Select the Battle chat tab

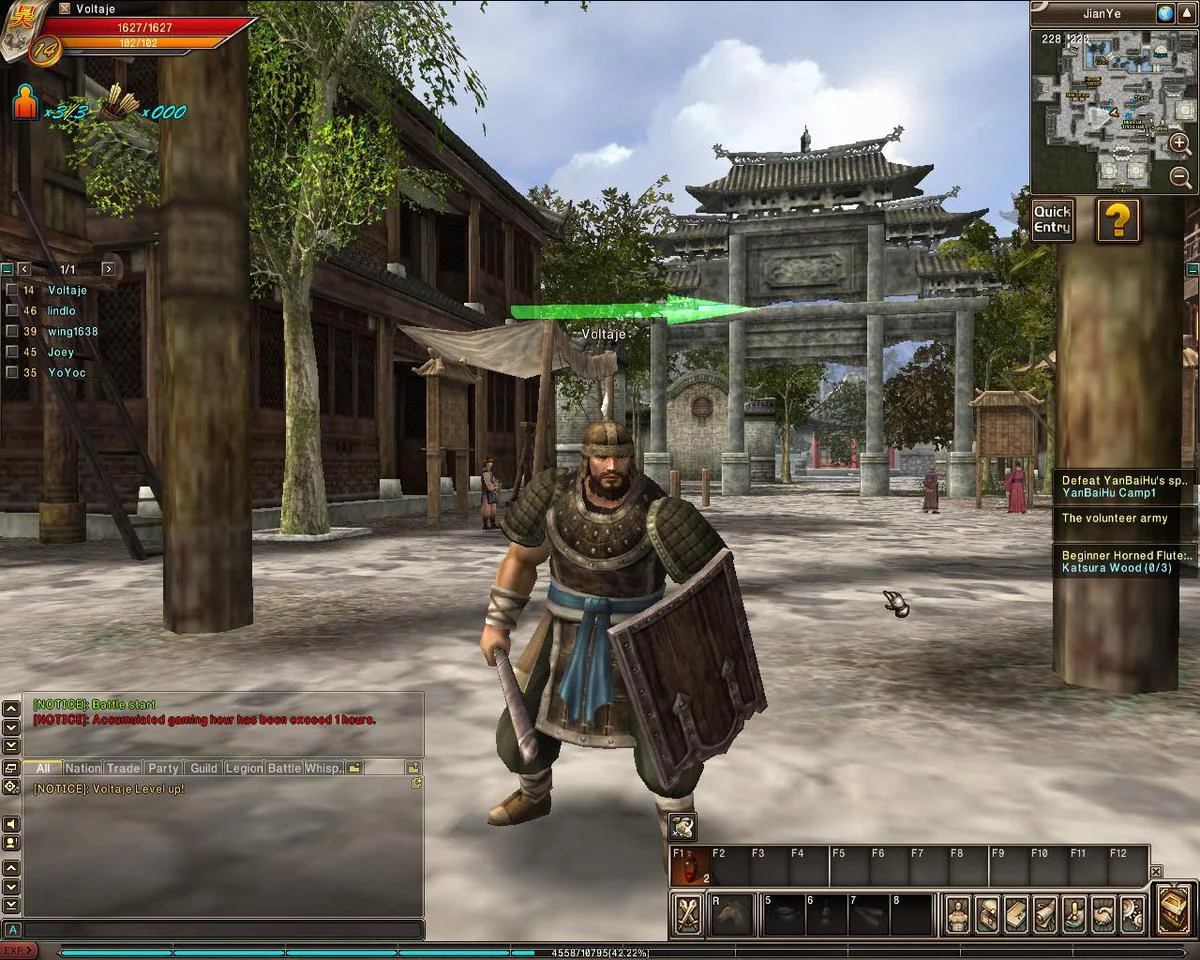[x=284, y=768]
